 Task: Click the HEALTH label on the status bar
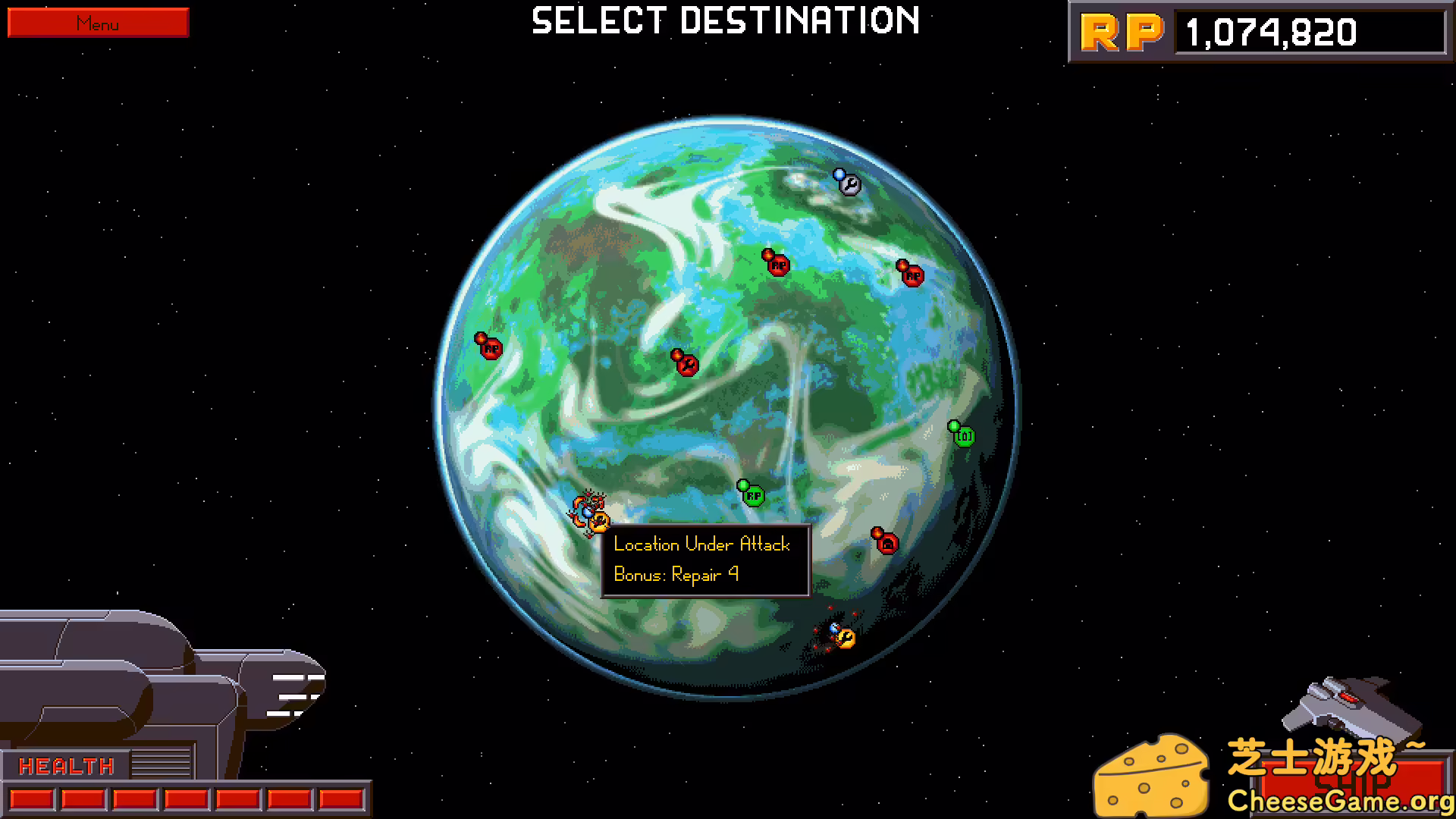pos(67,766)
